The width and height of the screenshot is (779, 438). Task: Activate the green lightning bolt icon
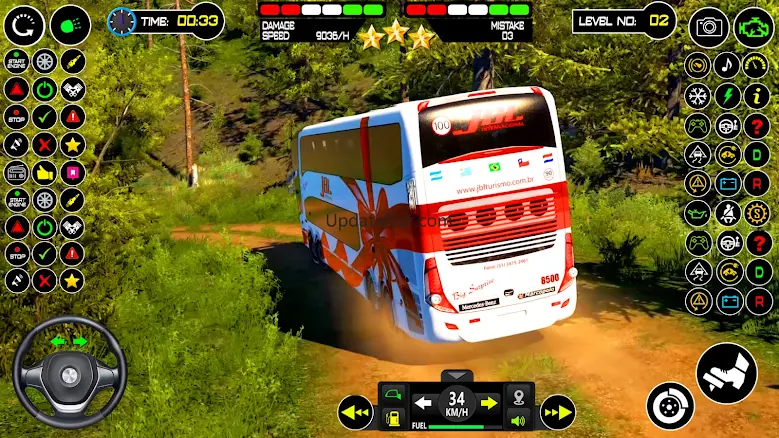tap(727, 97)
